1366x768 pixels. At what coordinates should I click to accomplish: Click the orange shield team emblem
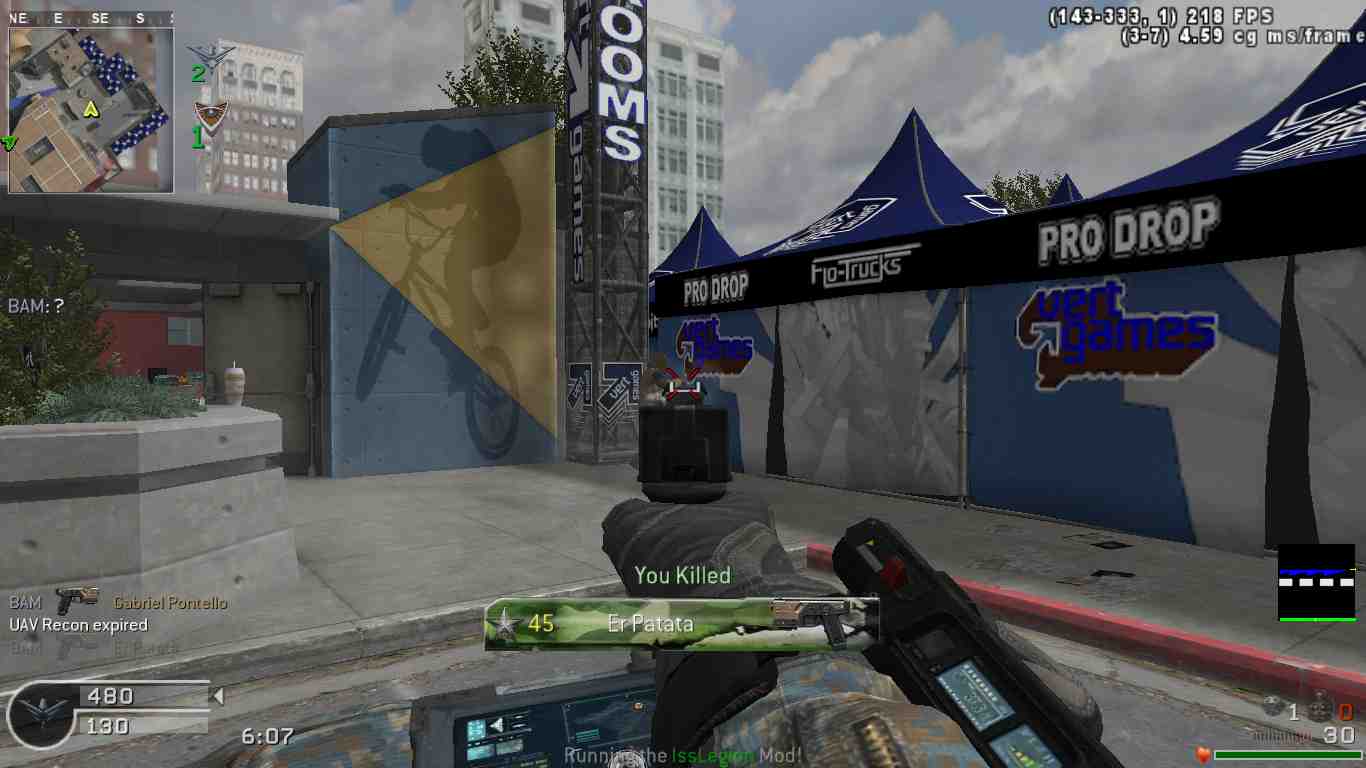click(209, 113)
